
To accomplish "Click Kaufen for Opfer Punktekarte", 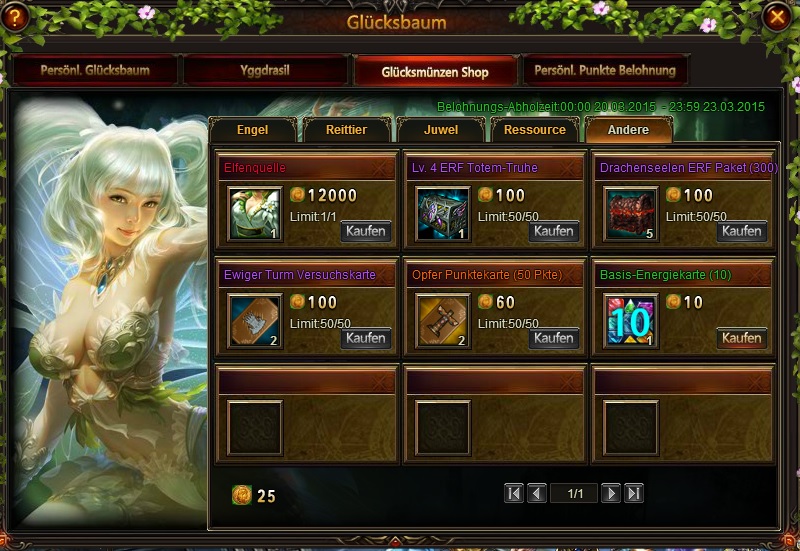I will pyautogui.click(x=554, y=338).
